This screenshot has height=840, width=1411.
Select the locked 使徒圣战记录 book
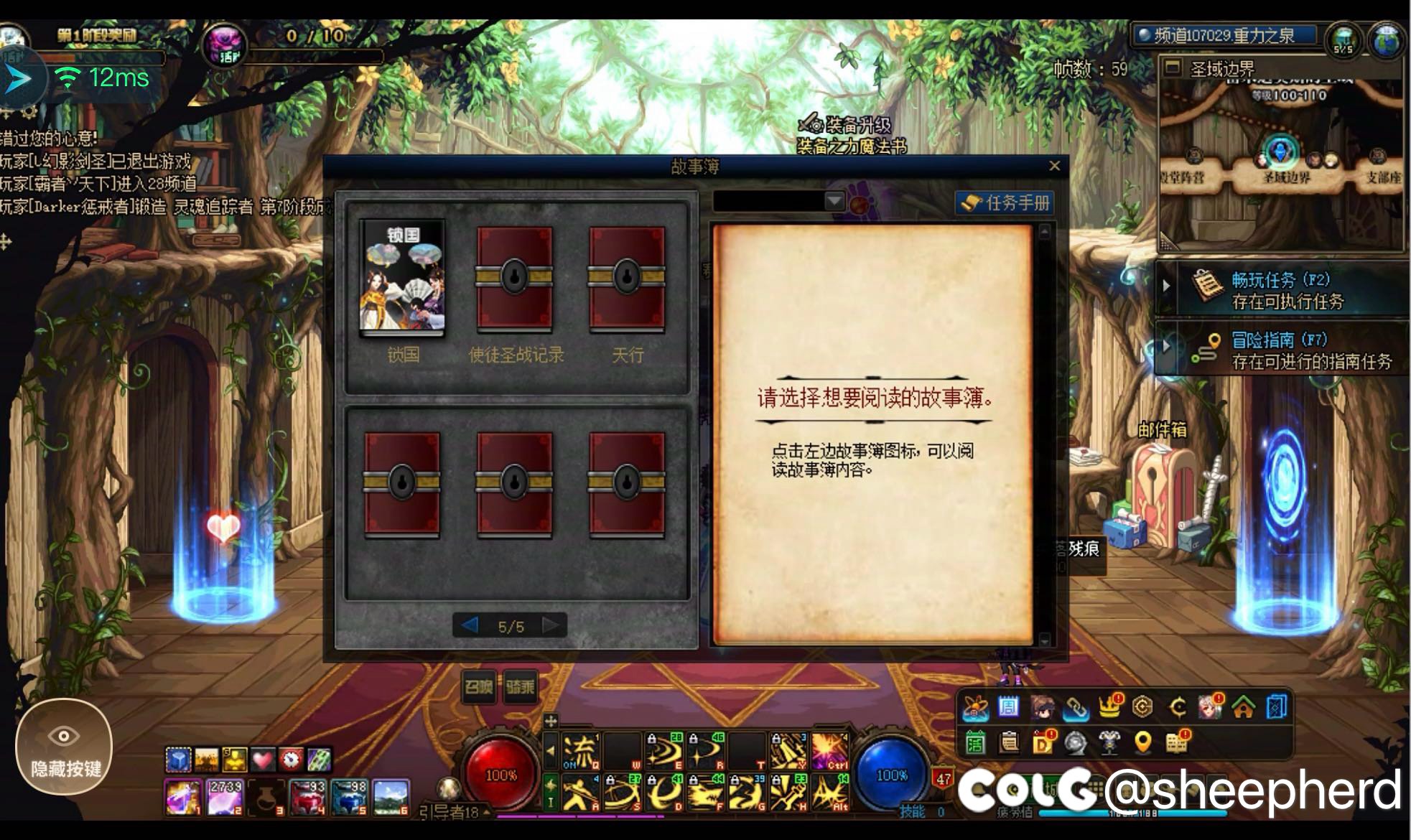tap(515, 279)
